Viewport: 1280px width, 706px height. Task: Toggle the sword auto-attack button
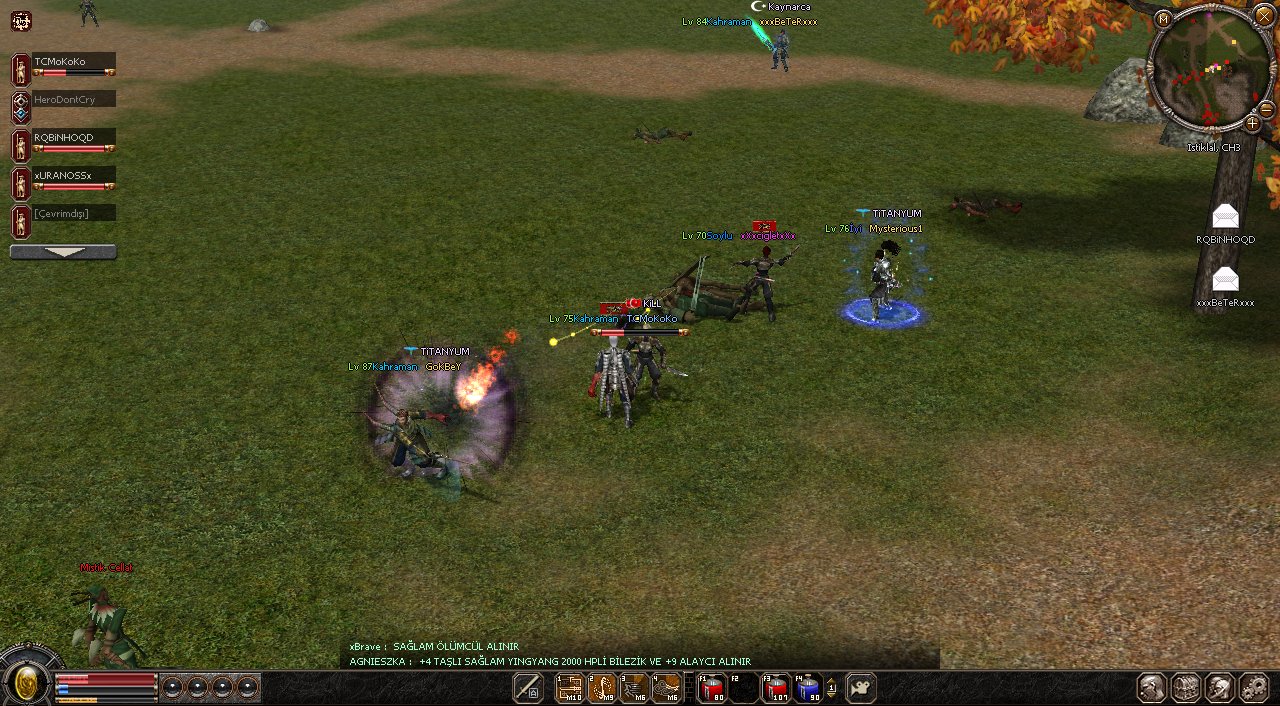pos(528,688)
